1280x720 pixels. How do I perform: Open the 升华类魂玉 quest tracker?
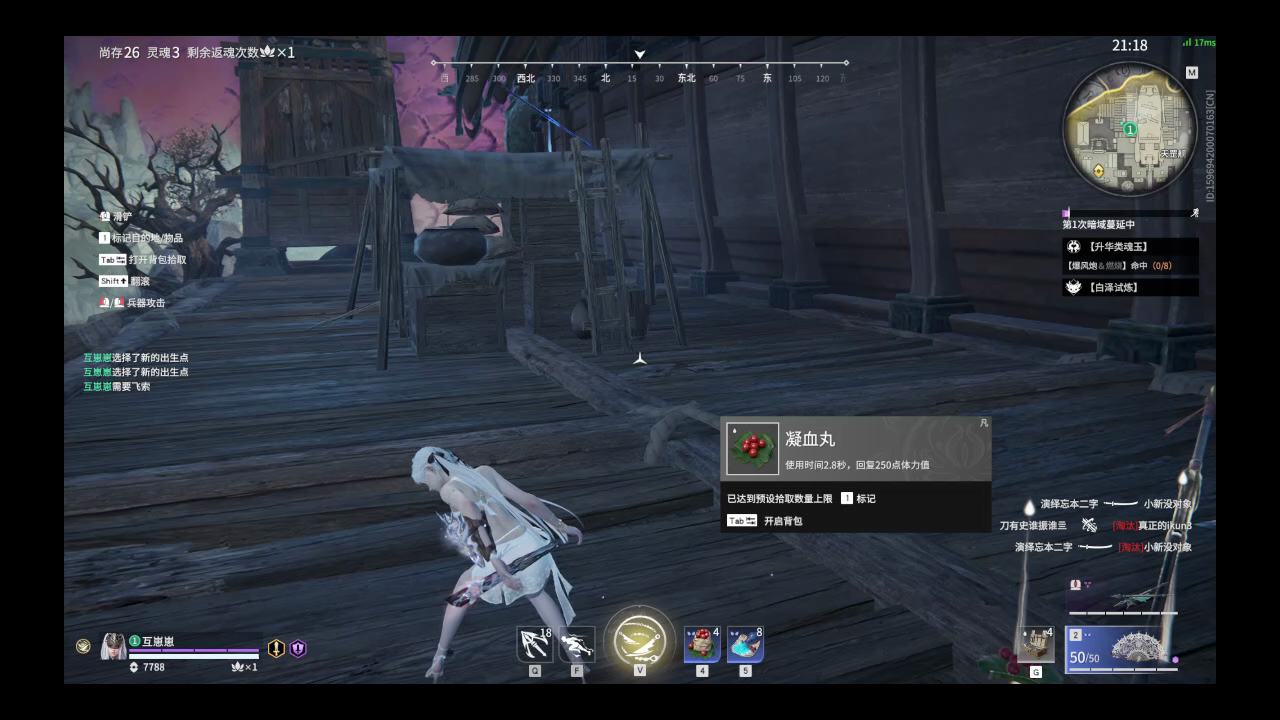click(x=1130, y=246)
